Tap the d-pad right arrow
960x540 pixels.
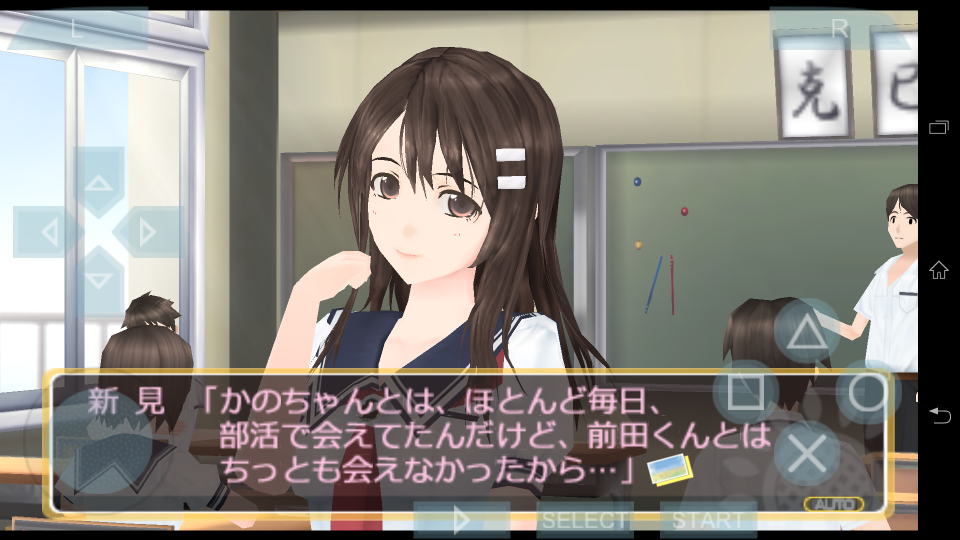coord(148,233)
